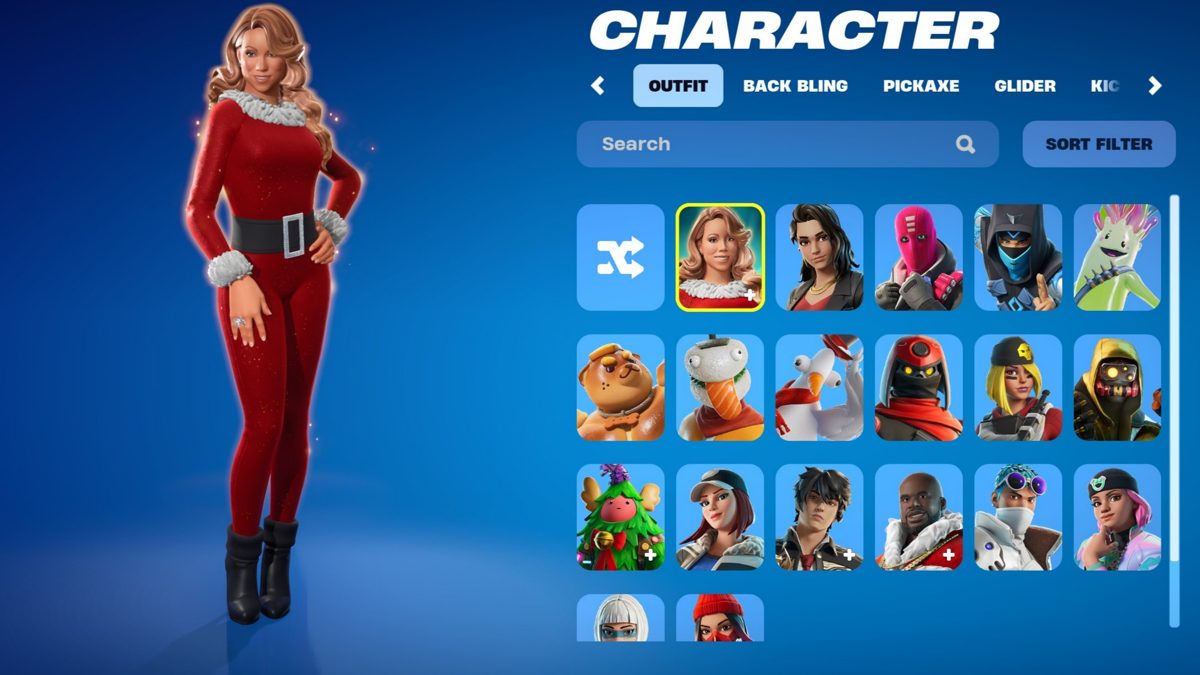Select the Glider tab
1200x675 pixels.
click(x=1024, y=86)
